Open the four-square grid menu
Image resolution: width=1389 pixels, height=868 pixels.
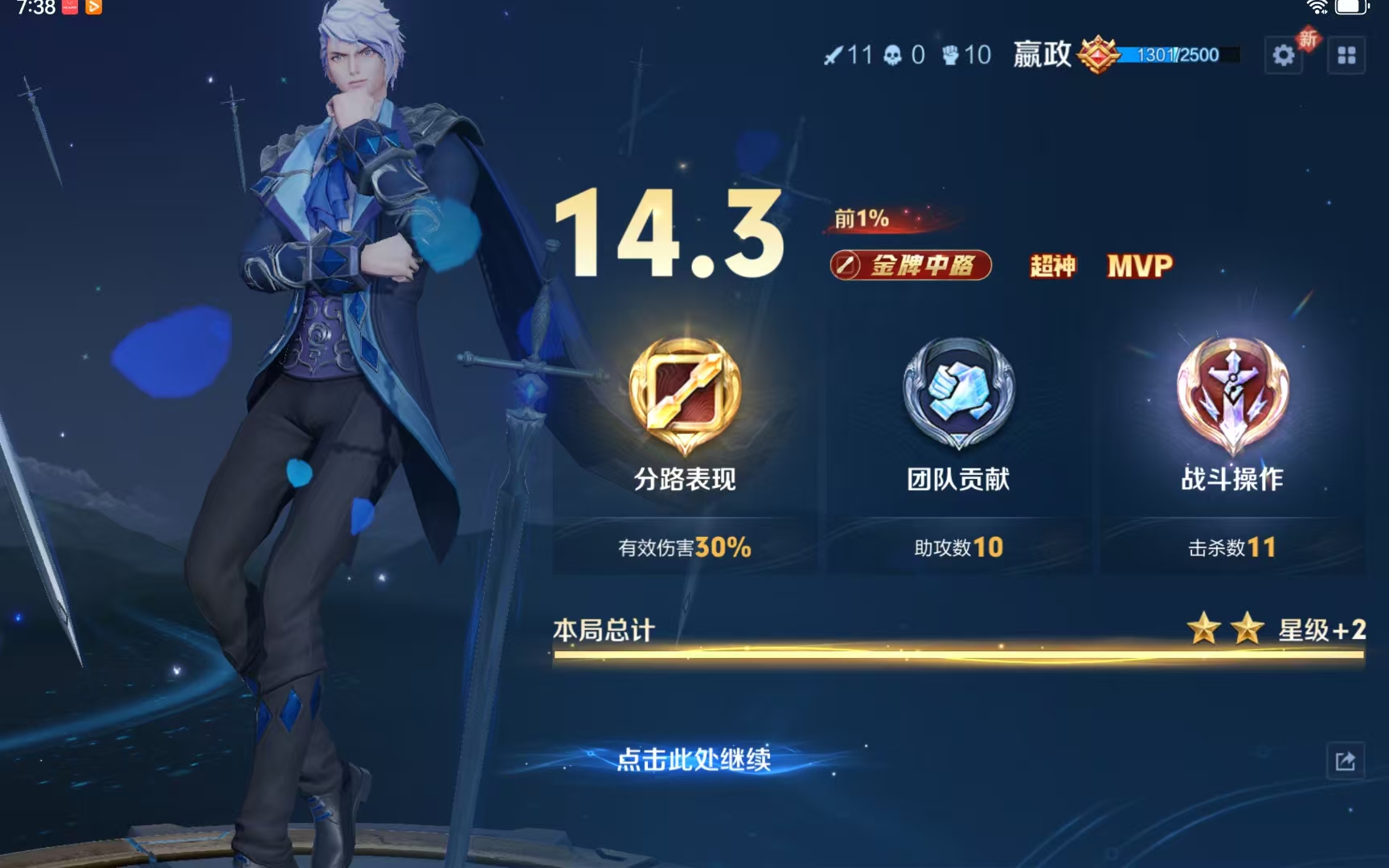[1346, 55]
